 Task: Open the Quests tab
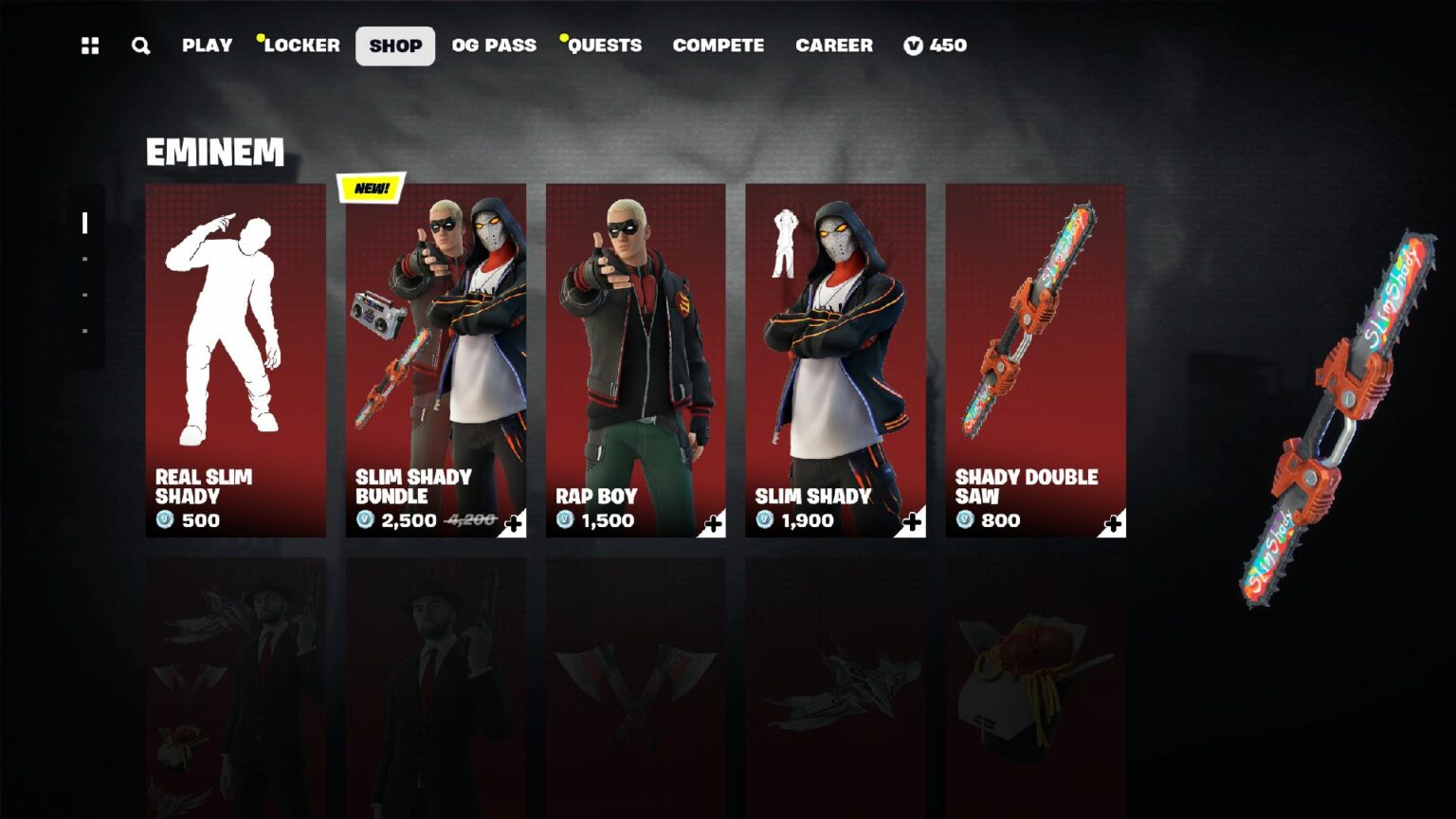pyautogui.click(x=605, y=45)
